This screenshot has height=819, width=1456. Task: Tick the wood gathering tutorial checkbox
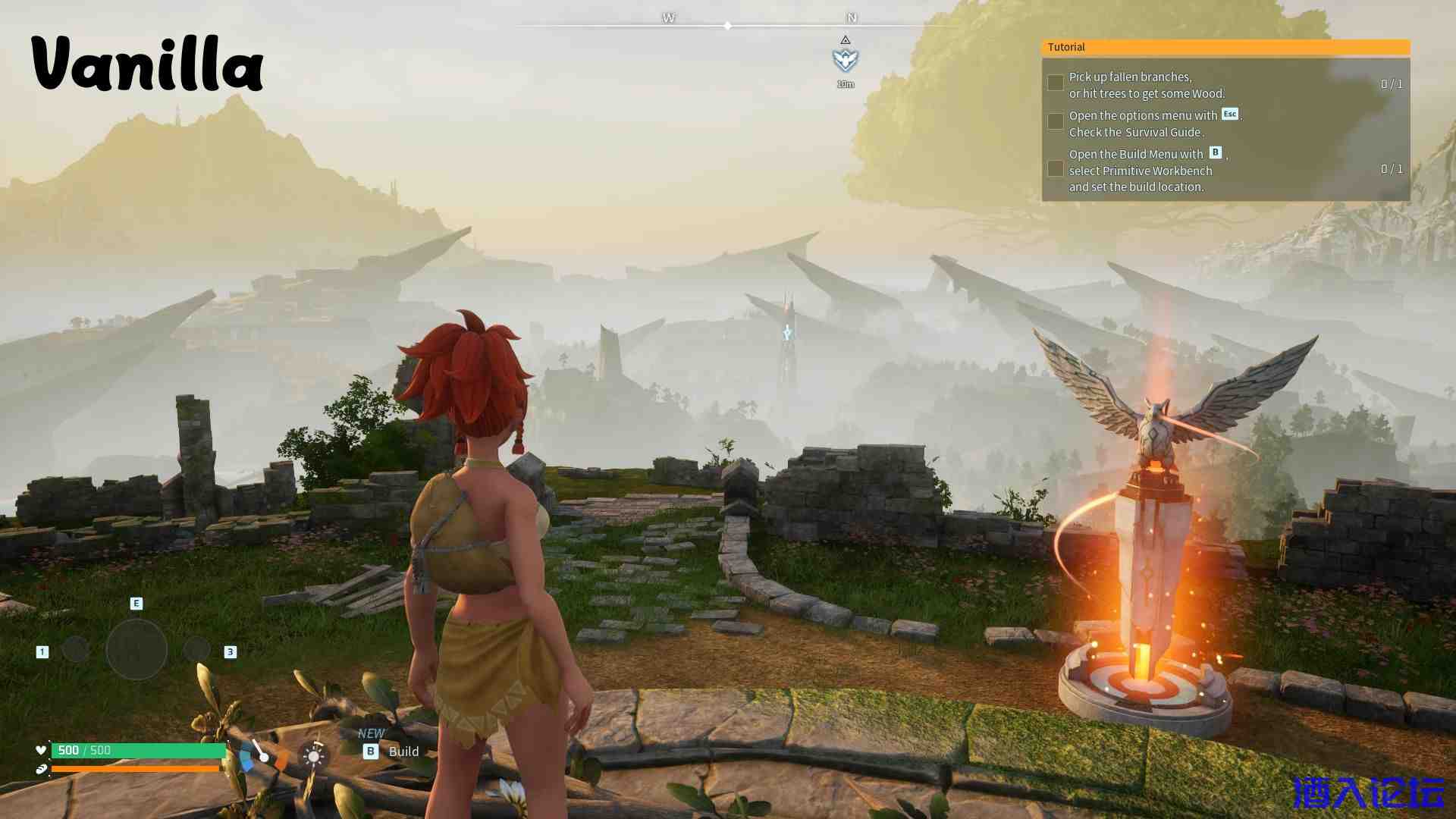tap(1055, 83)
